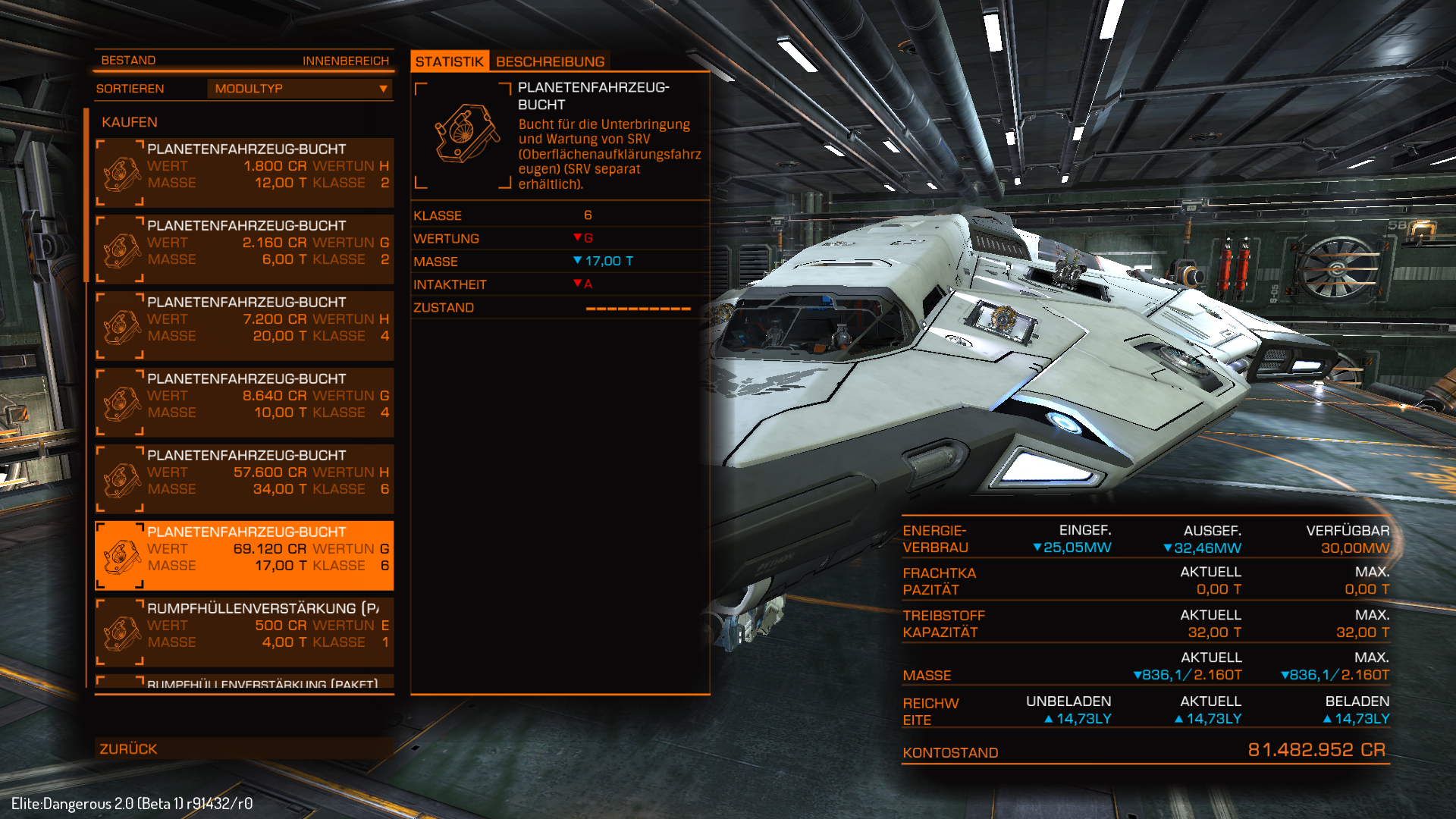The width and height of the screenshot is (1456, 819).
Task: Go back with the Zurück button
Action: [x=243, y=748]
